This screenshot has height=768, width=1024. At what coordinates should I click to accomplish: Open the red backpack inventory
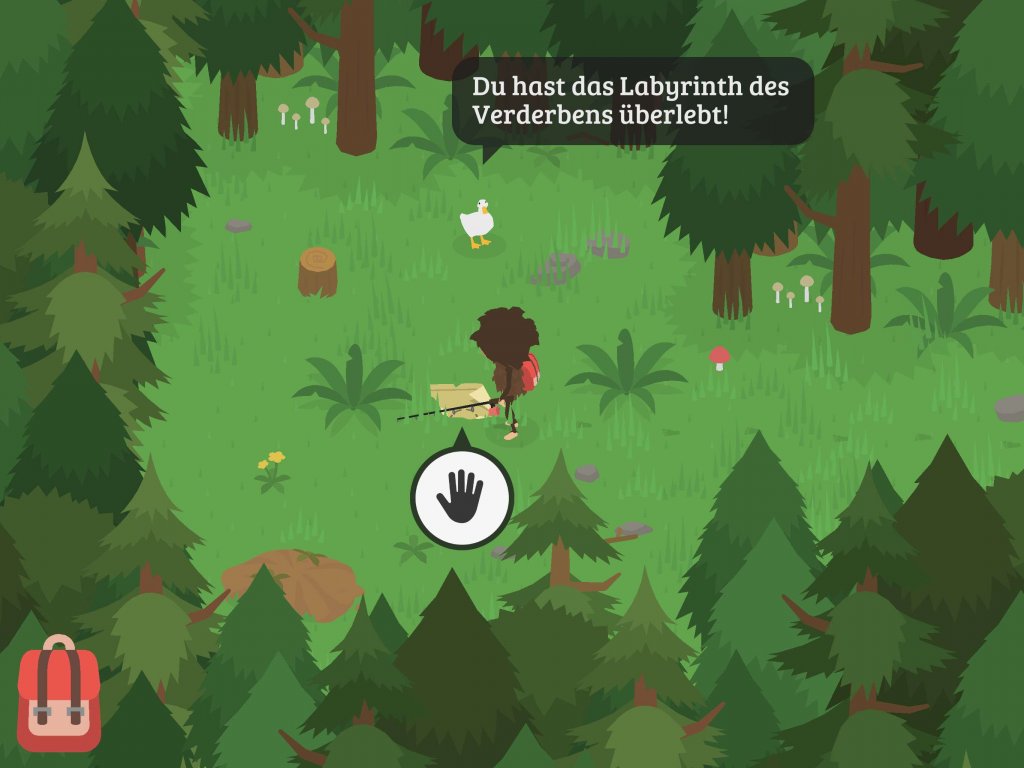click(59, 695)
